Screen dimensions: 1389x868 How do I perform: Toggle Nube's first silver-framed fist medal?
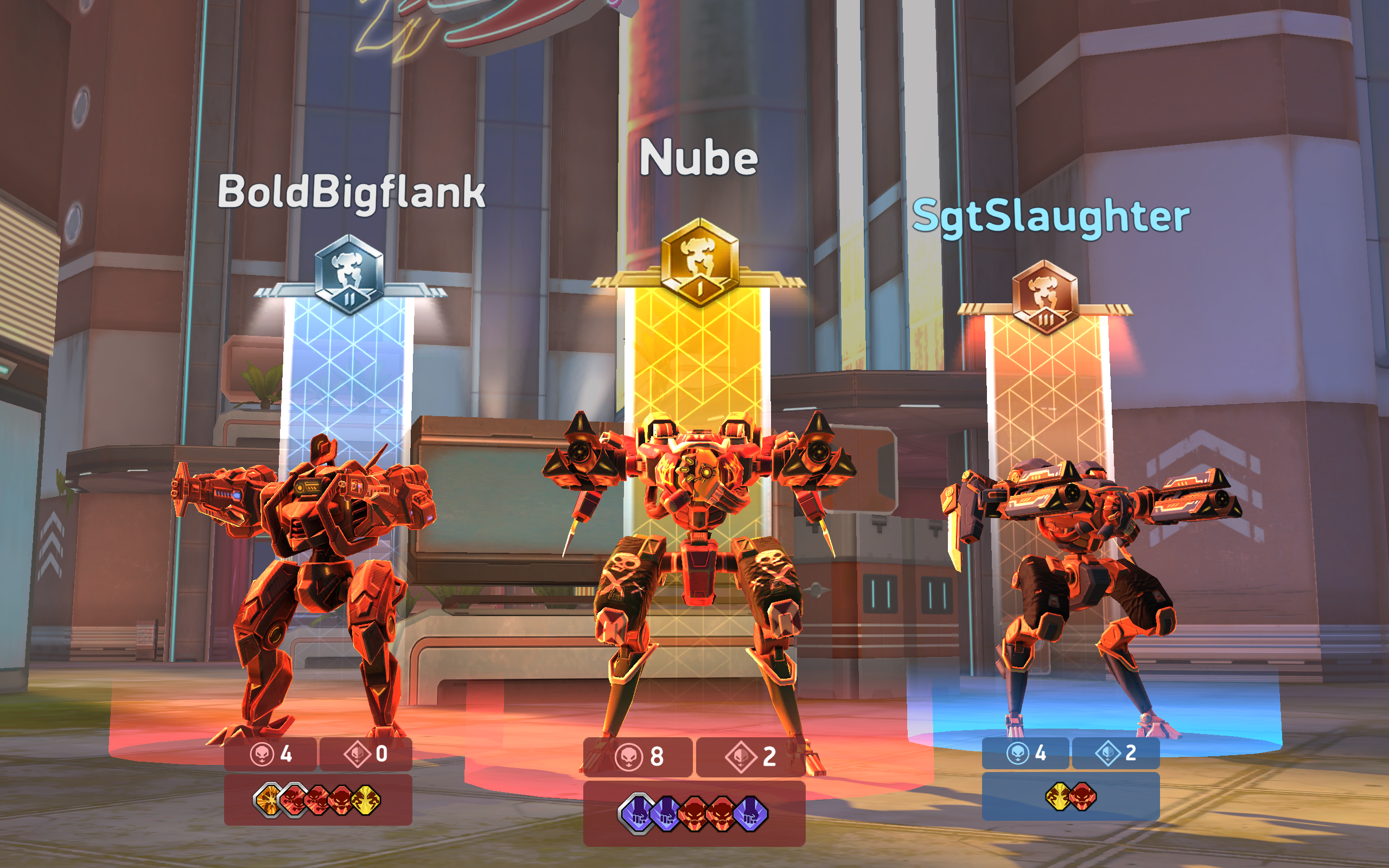click(636, 812)
